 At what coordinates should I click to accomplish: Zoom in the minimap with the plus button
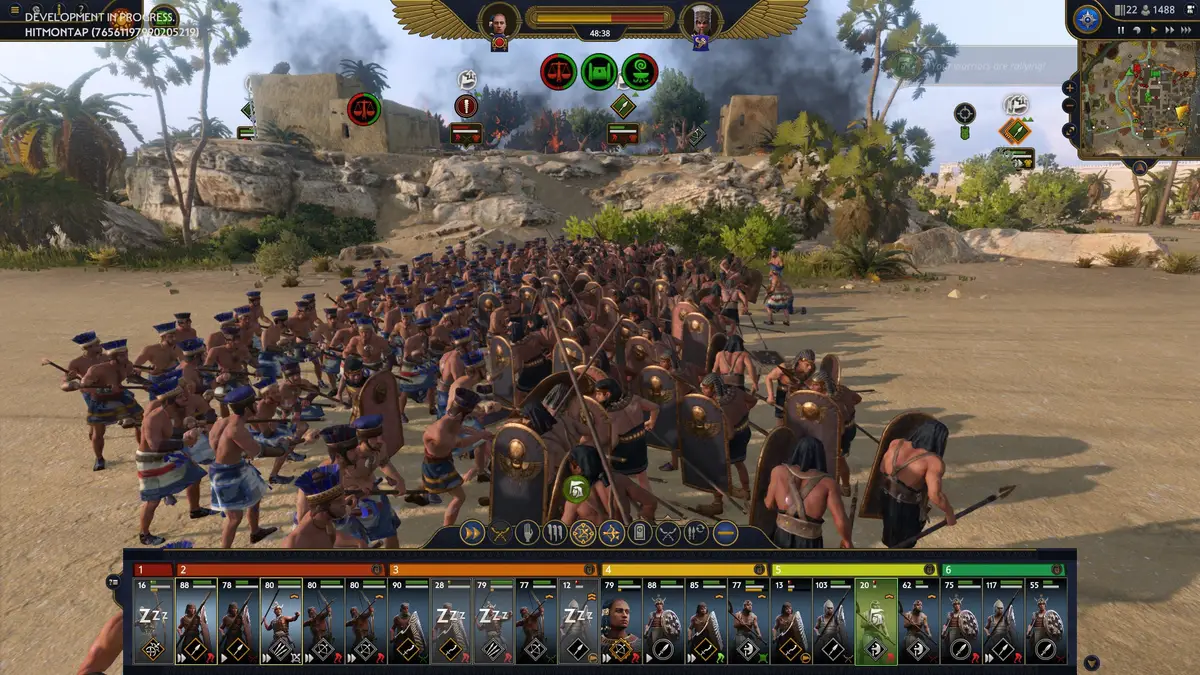point(1070,87)
